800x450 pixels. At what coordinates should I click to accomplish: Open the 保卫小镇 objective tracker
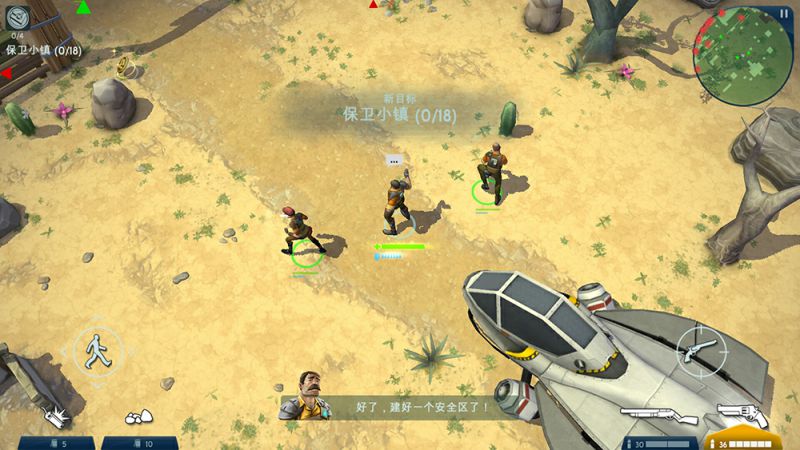coord(43,50)
